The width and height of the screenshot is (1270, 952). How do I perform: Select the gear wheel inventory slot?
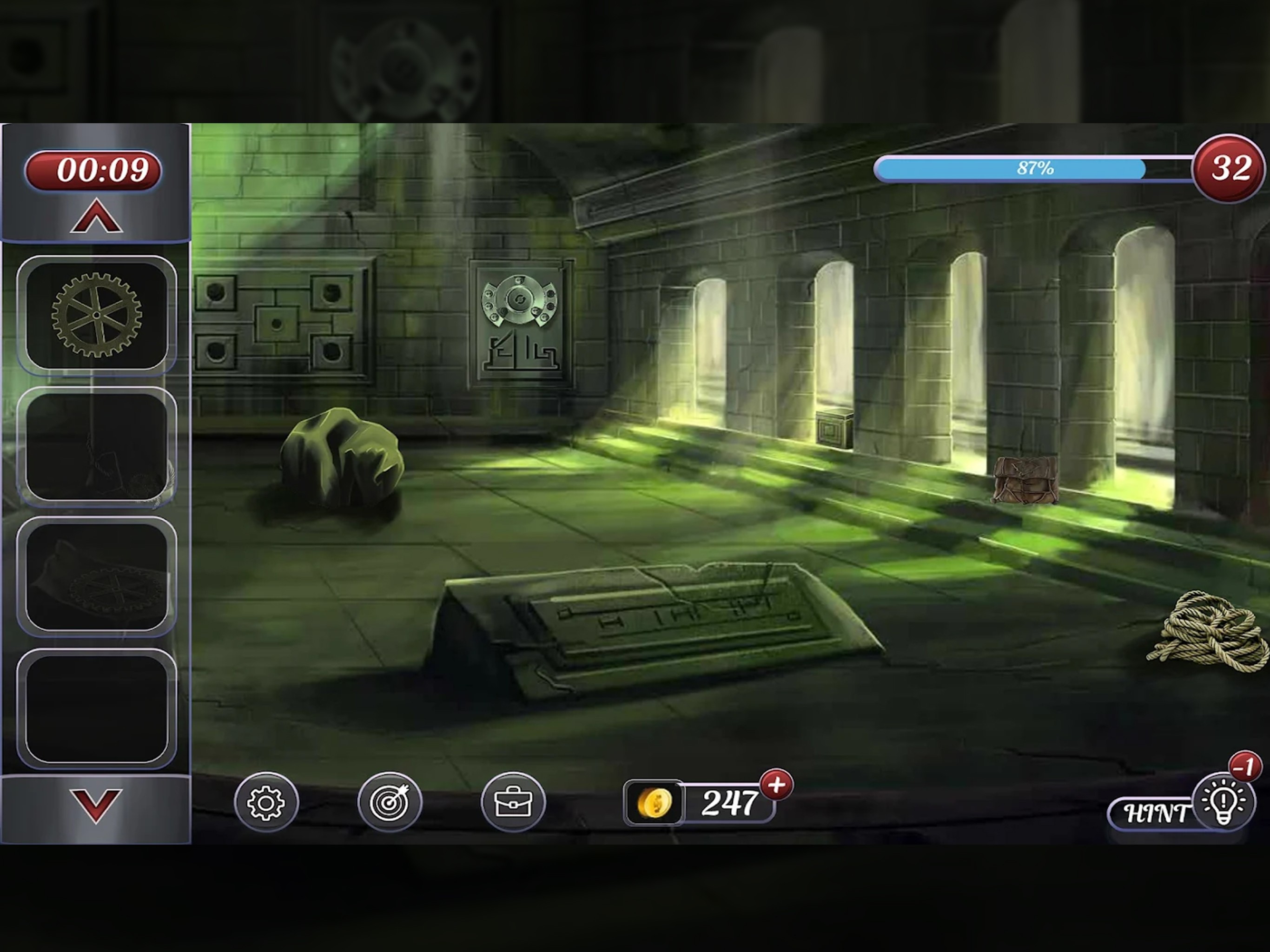coord(96,315)
